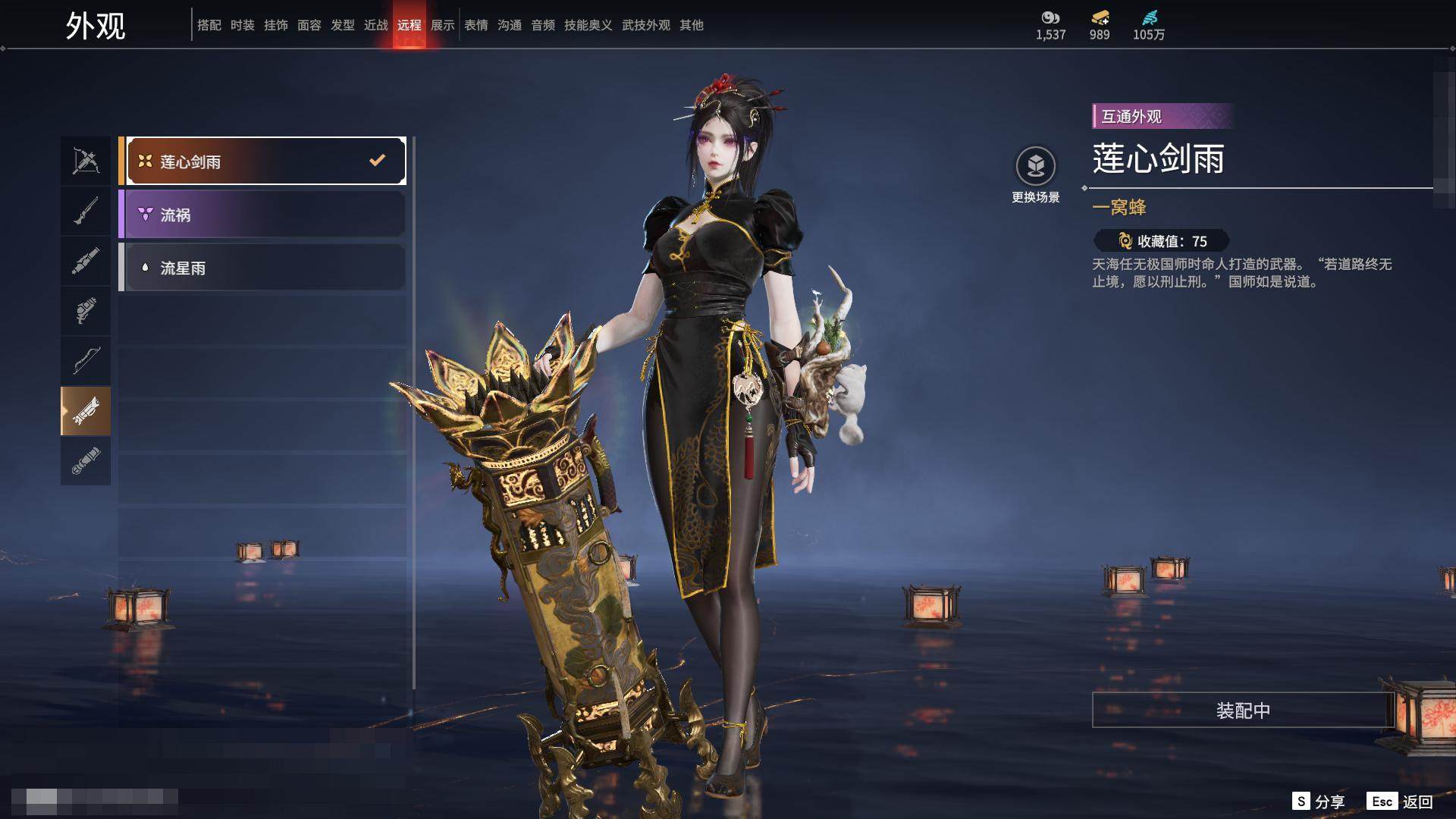Select the 近战 melee tab

tap(376, 25)
